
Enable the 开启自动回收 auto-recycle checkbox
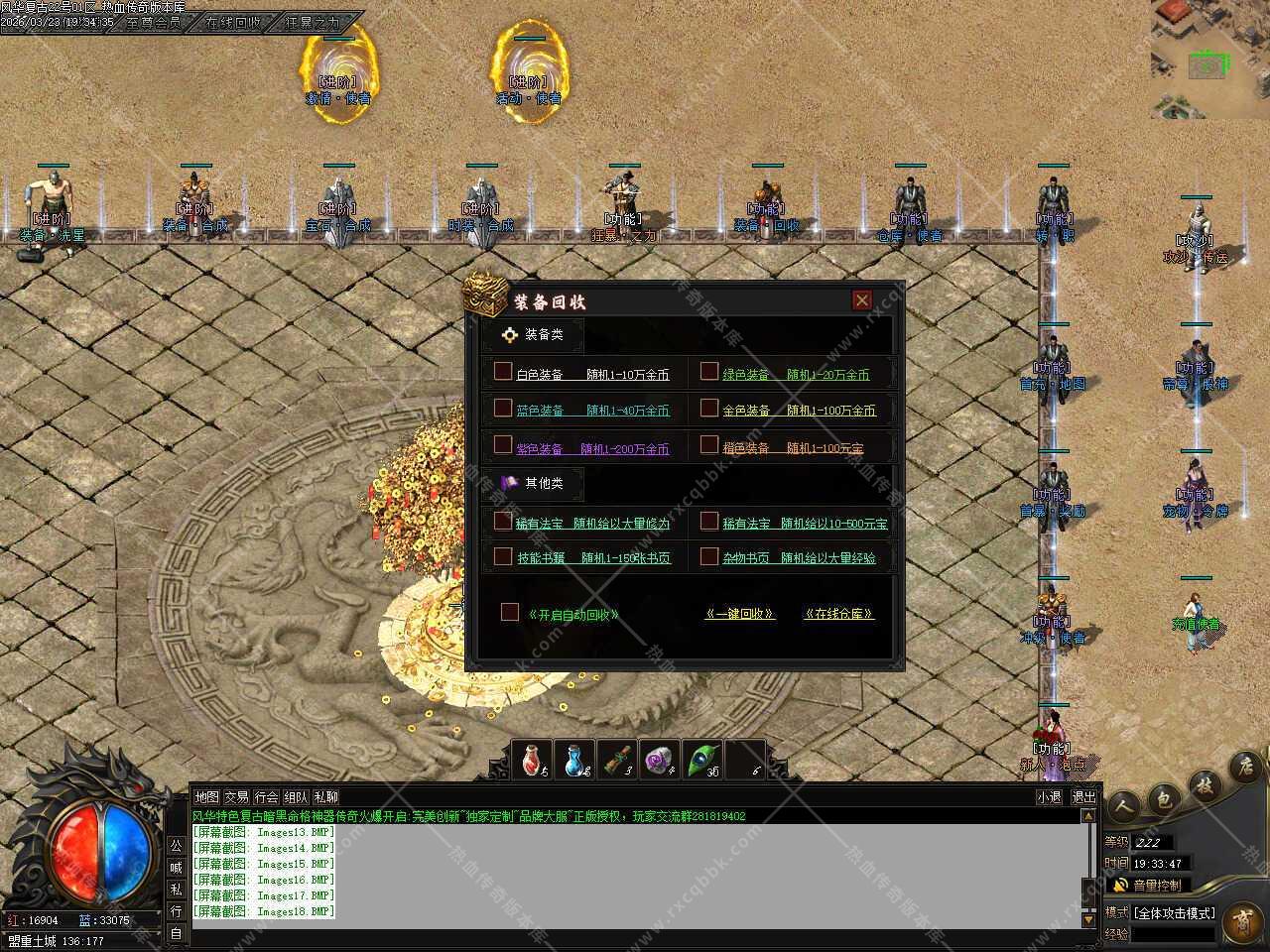click(509, 612)
